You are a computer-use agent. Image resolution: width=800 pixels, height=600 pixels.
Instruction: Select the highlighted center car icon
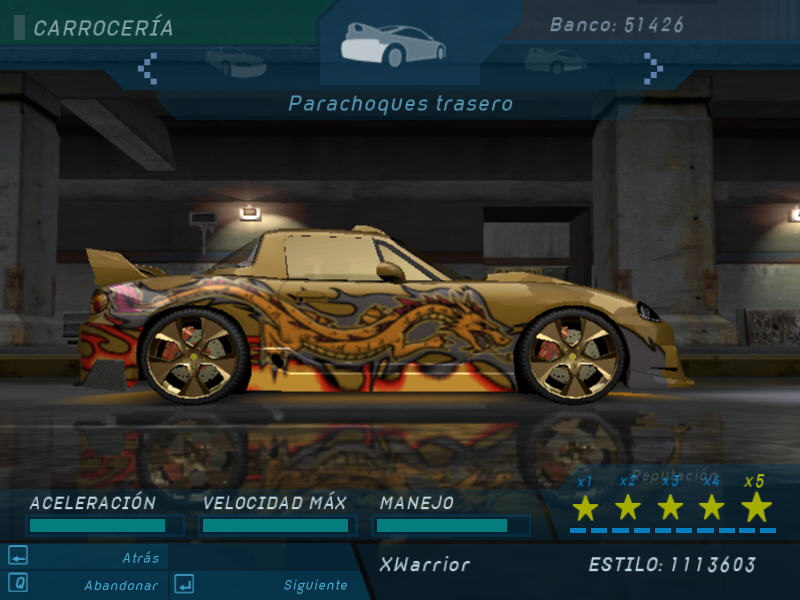392,45
